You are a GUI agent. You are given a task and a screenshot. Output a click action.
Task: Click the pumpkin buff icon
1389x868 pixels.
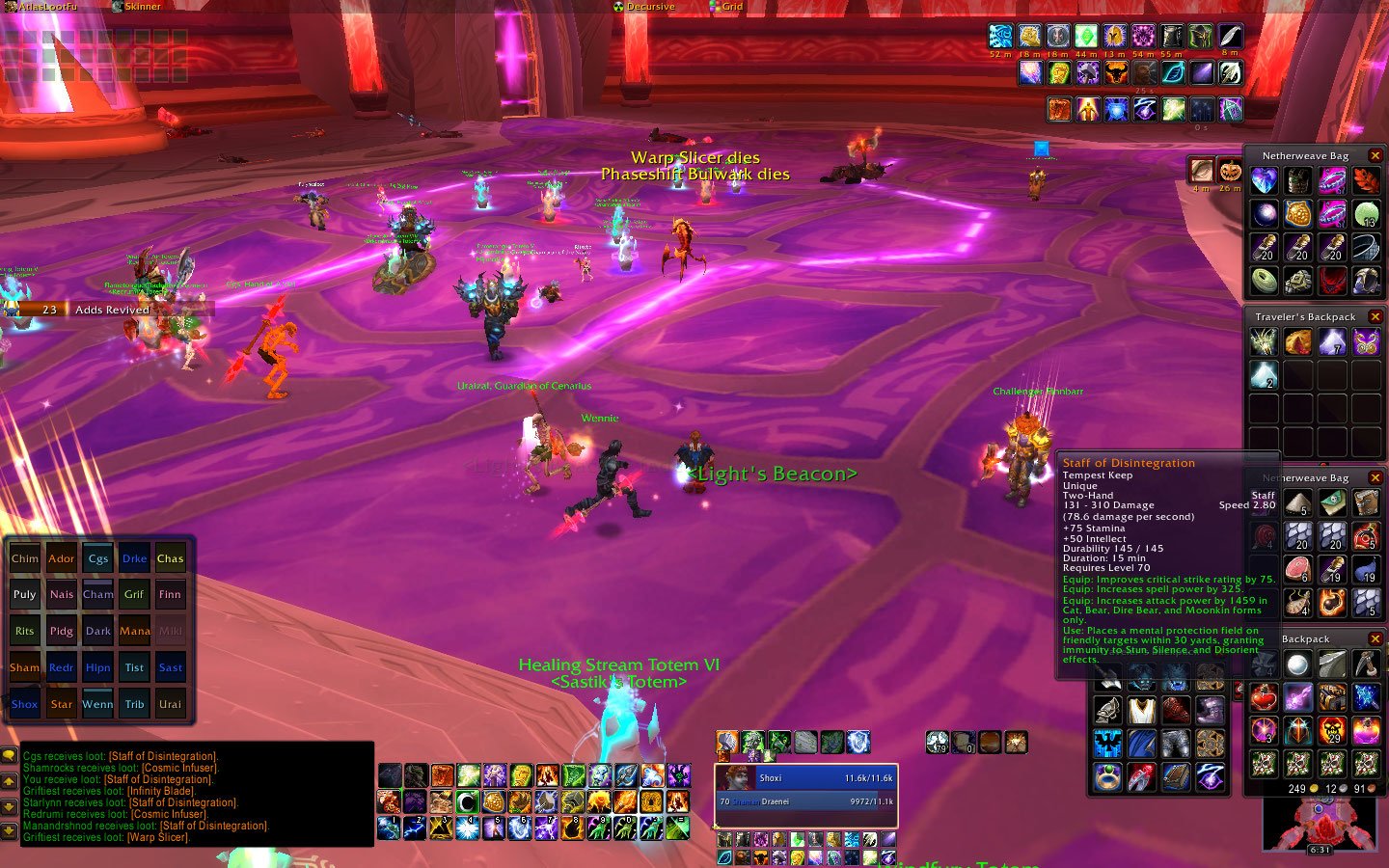[1230, 171]
